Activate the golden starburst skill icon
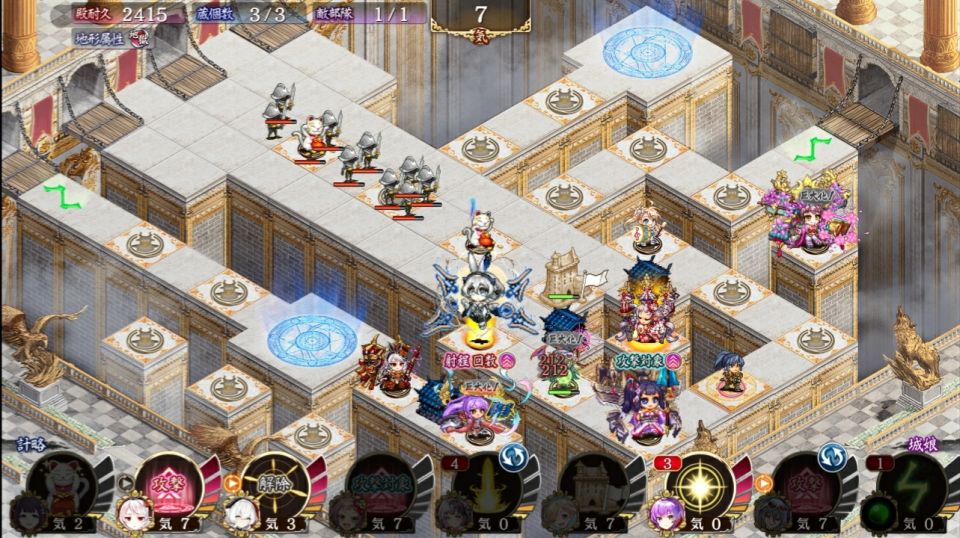 coord(696,486)
